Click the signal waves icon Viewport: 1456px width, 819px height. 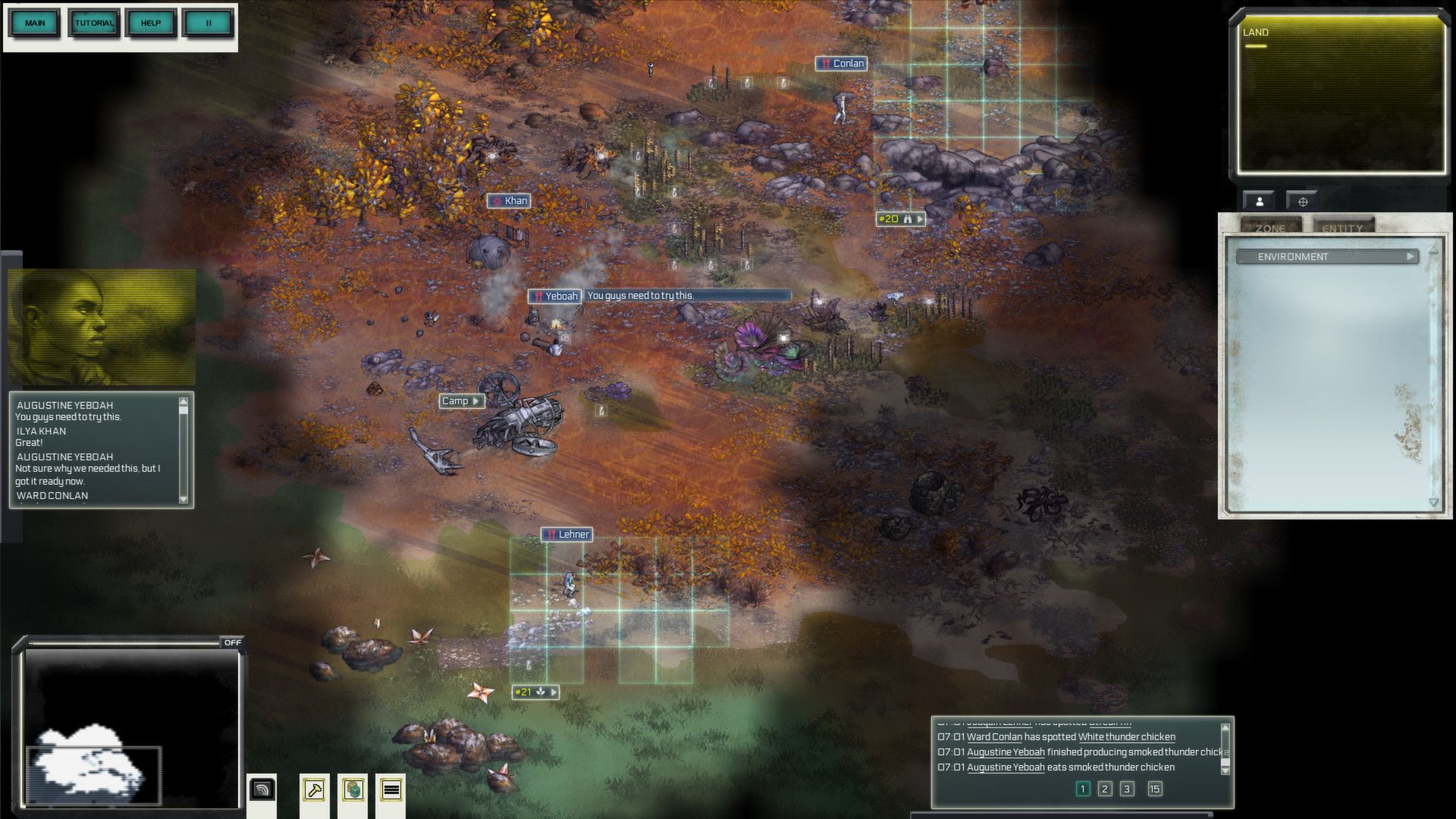click(x=262, y=790)
